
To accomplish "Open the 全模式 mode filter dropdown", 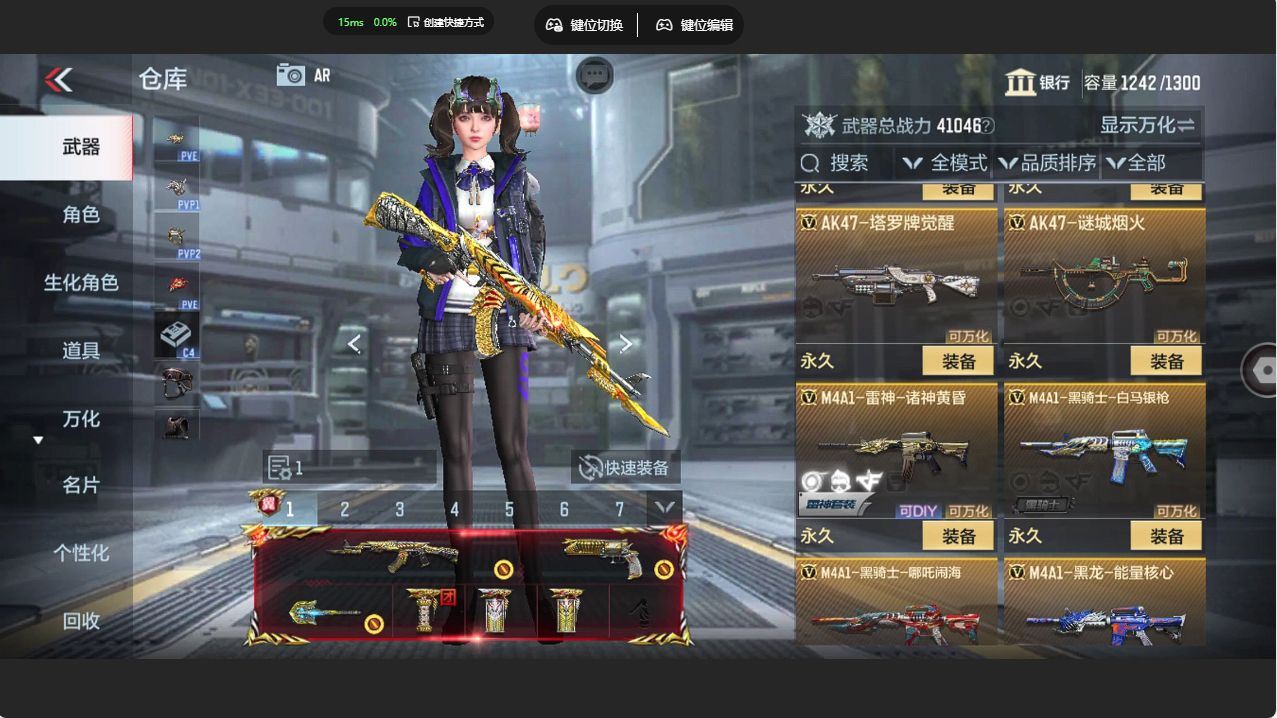I will (945, 163).
